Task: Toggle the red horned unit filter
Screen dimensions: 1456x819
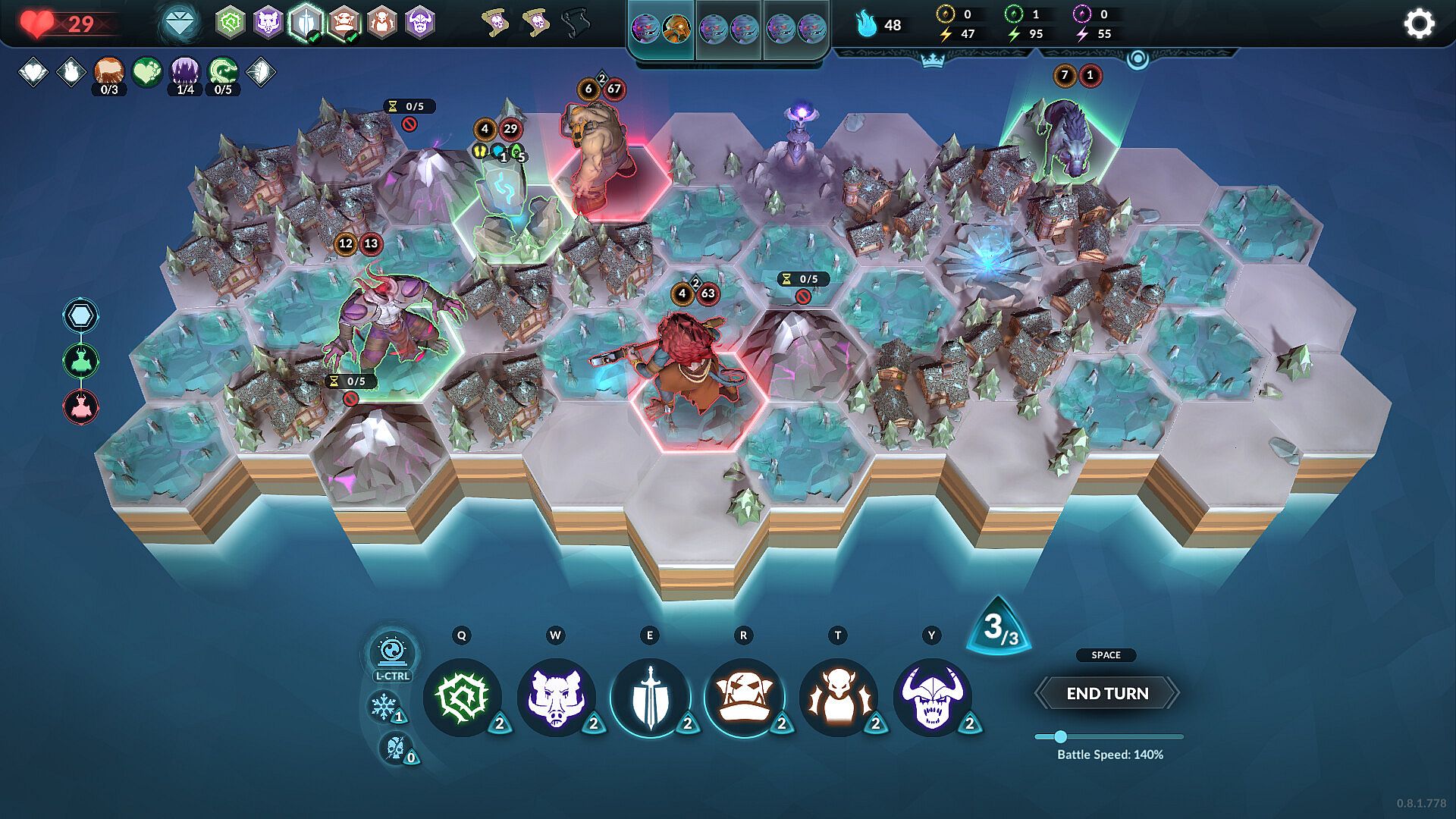Action: tap(80, 406)
